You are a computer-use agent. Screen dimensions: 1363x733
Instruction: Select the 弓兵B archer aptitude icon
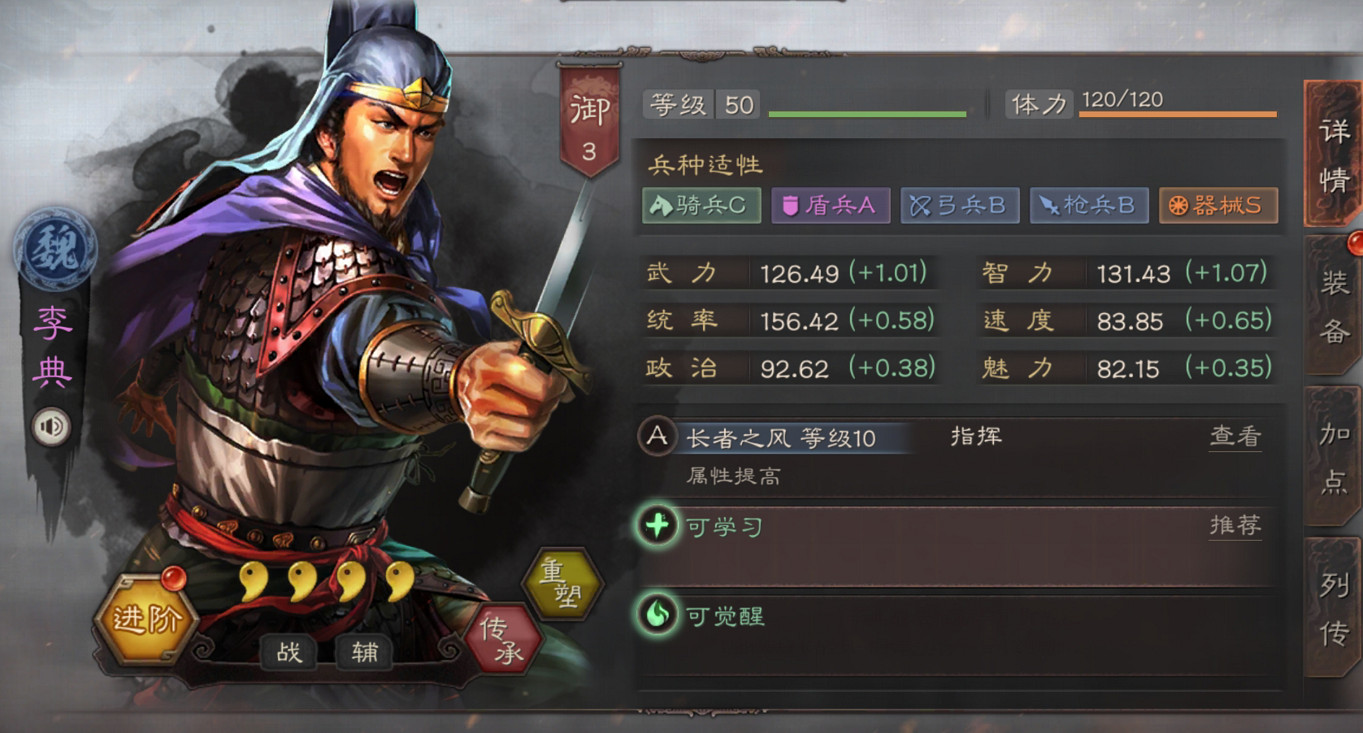coord(959,205)
